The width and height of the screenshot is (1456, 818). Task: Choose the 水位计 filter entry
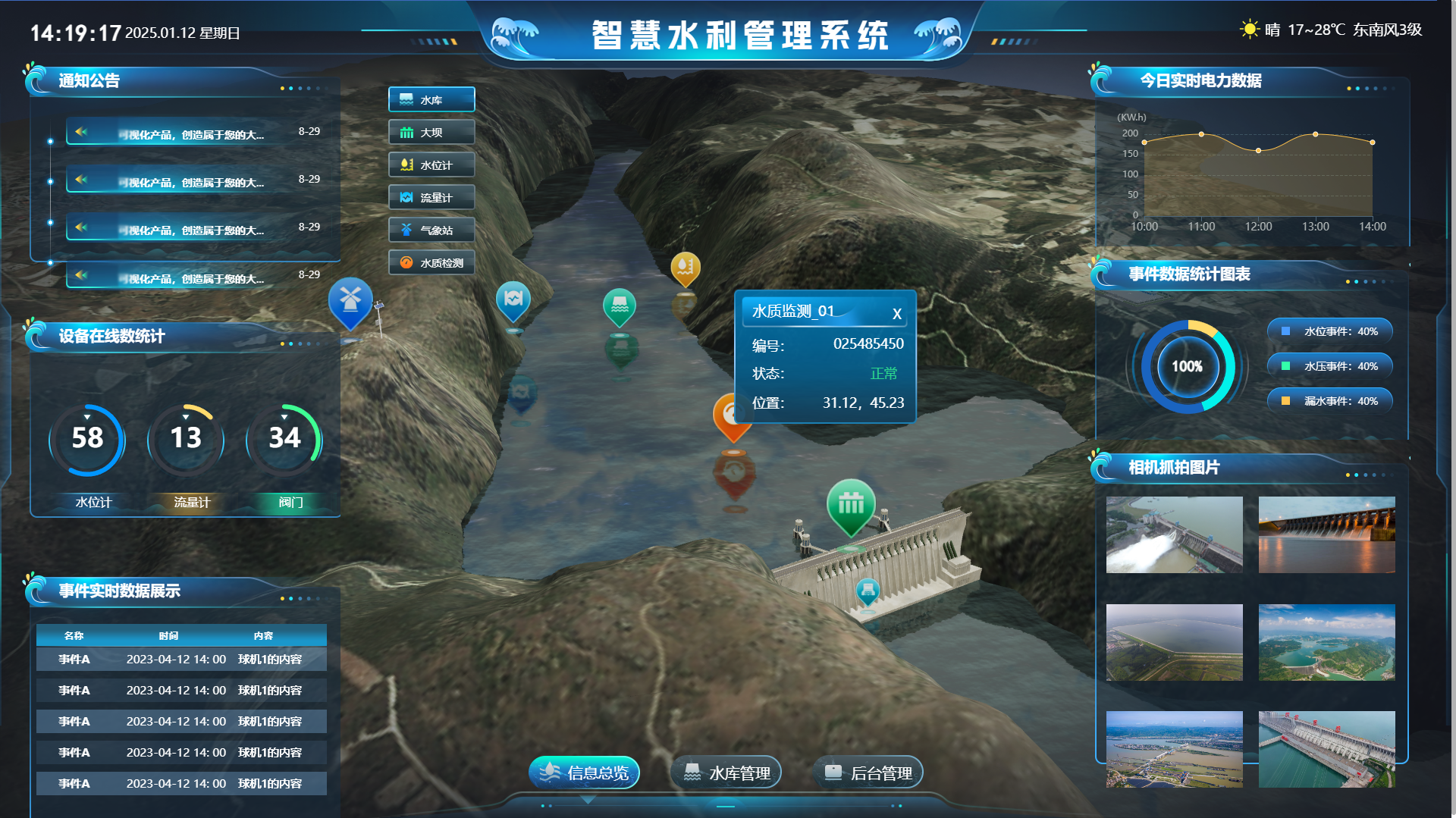click(x=431, y=165)
